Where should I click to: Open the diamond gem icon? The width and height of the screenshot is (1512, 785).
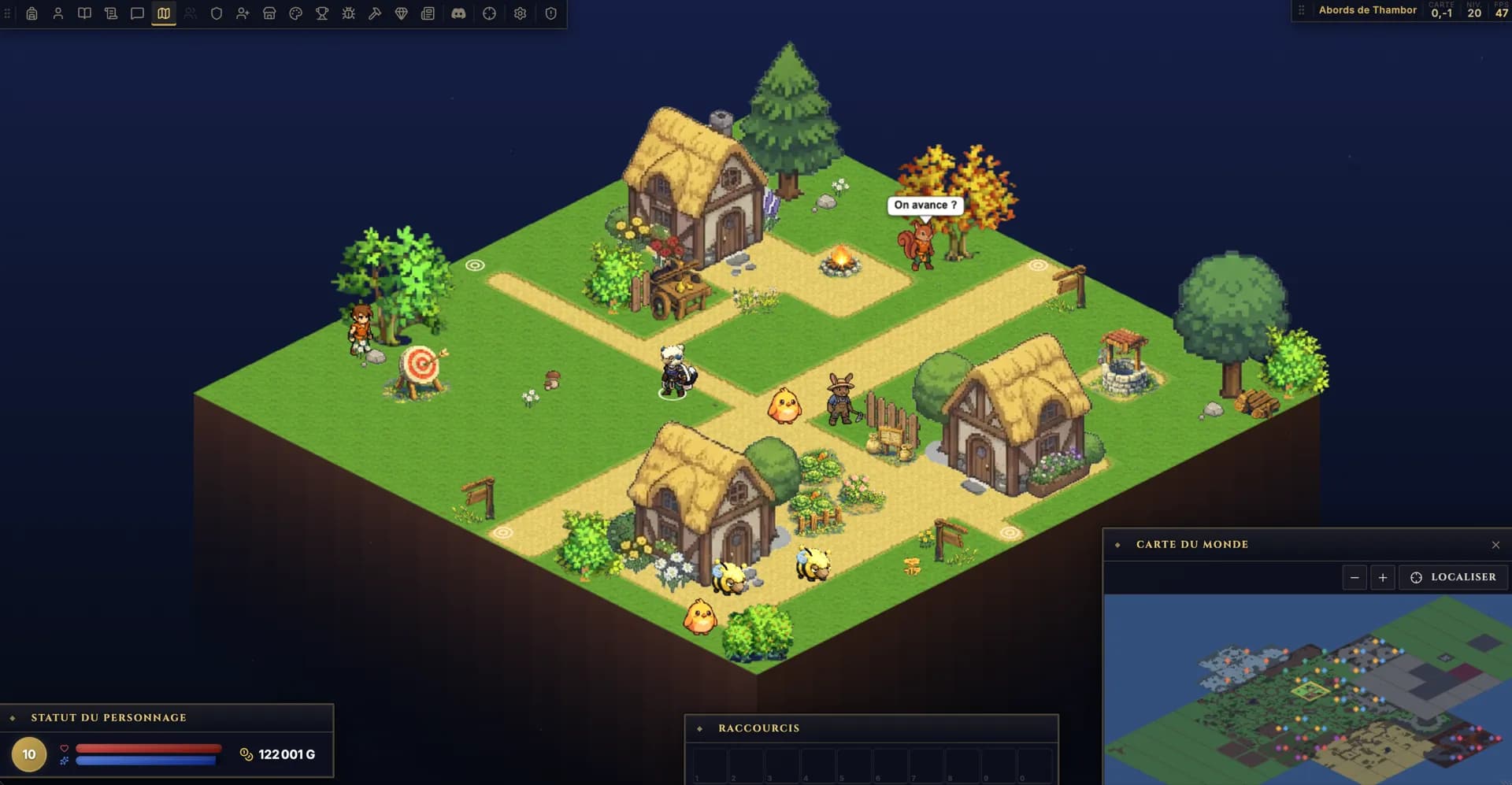pos(401,13)
